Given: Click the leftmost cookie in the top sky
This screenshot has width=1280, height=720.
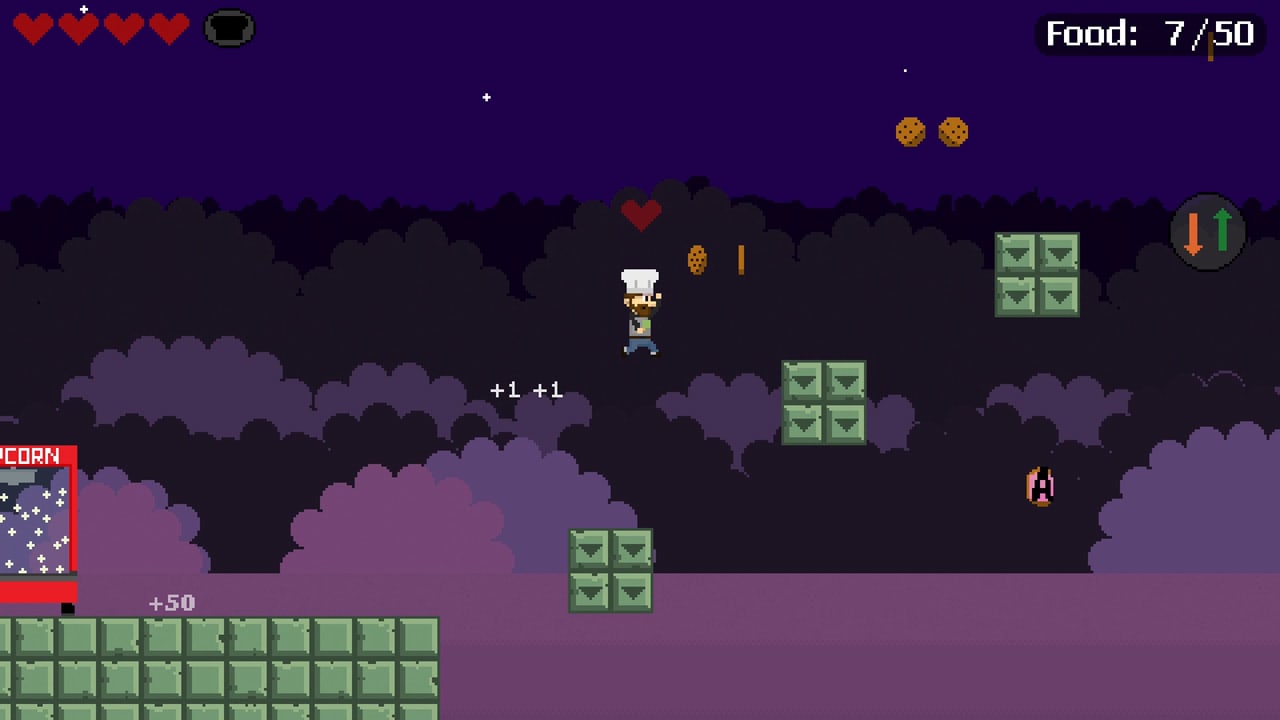Looking at the screenshot, I should click(912, 130).
